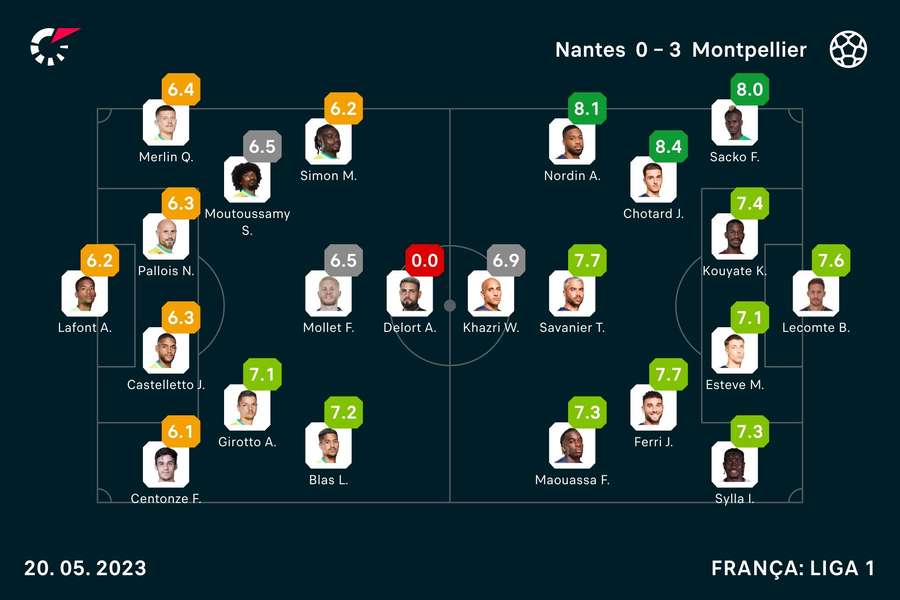Screen dimensions: 900x600
Task: Click Centonze F. player portrait
Action: coord(165,464)
